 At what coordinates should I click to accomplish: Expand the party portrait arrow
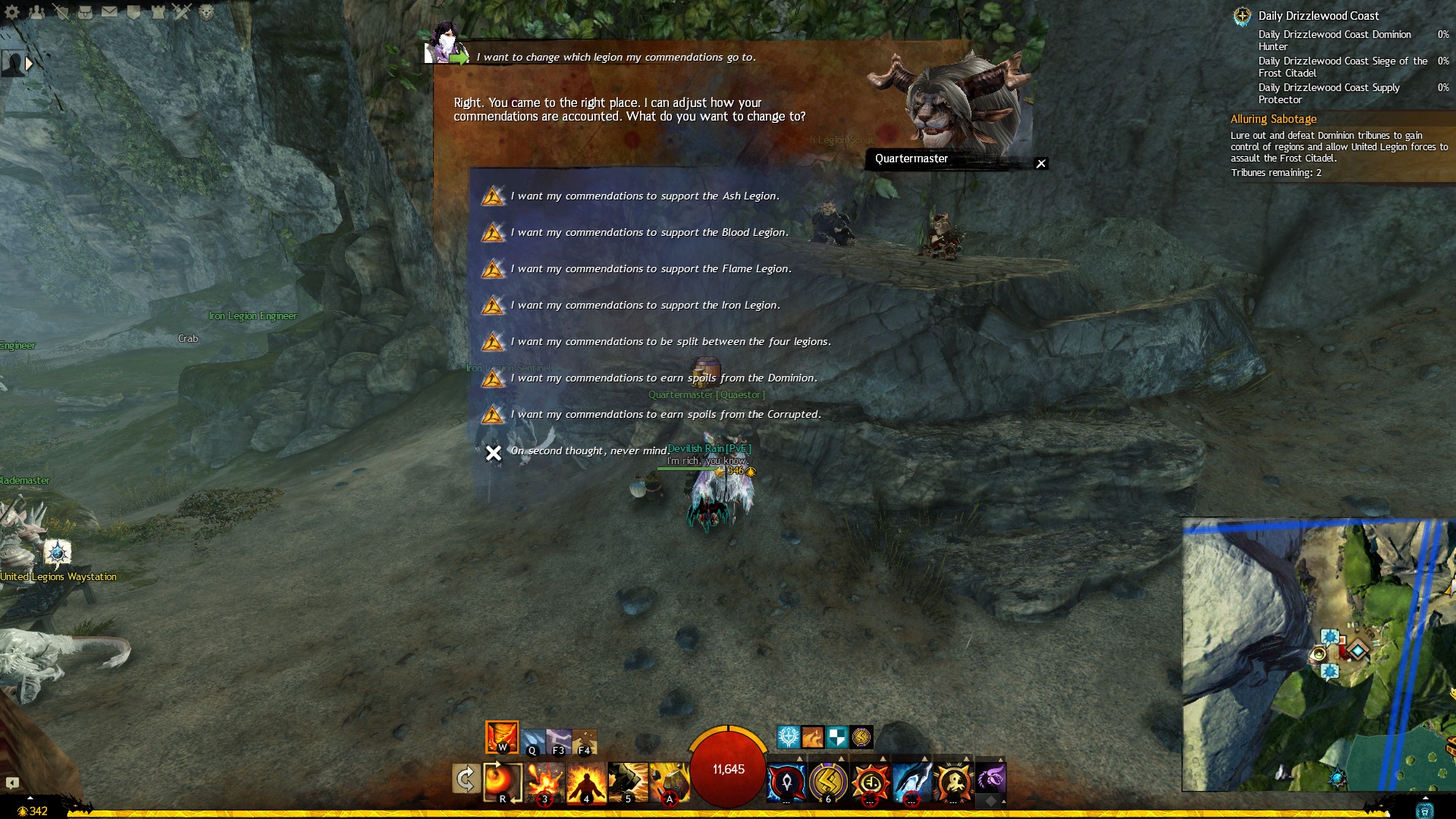click(x=29, y=64)
